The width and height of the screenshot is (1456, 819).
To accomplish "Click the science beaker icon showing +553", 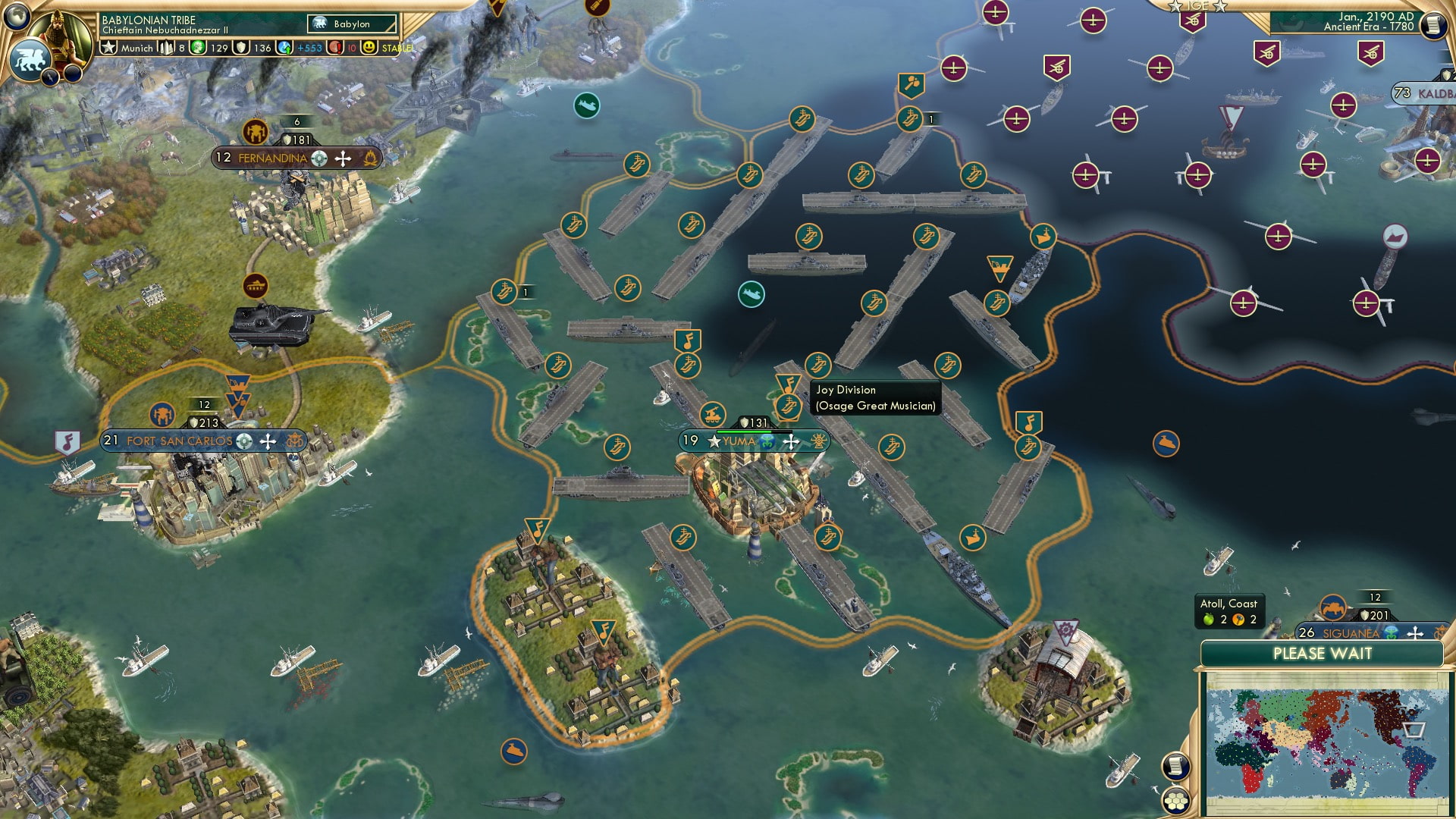I will click(284, 46).
